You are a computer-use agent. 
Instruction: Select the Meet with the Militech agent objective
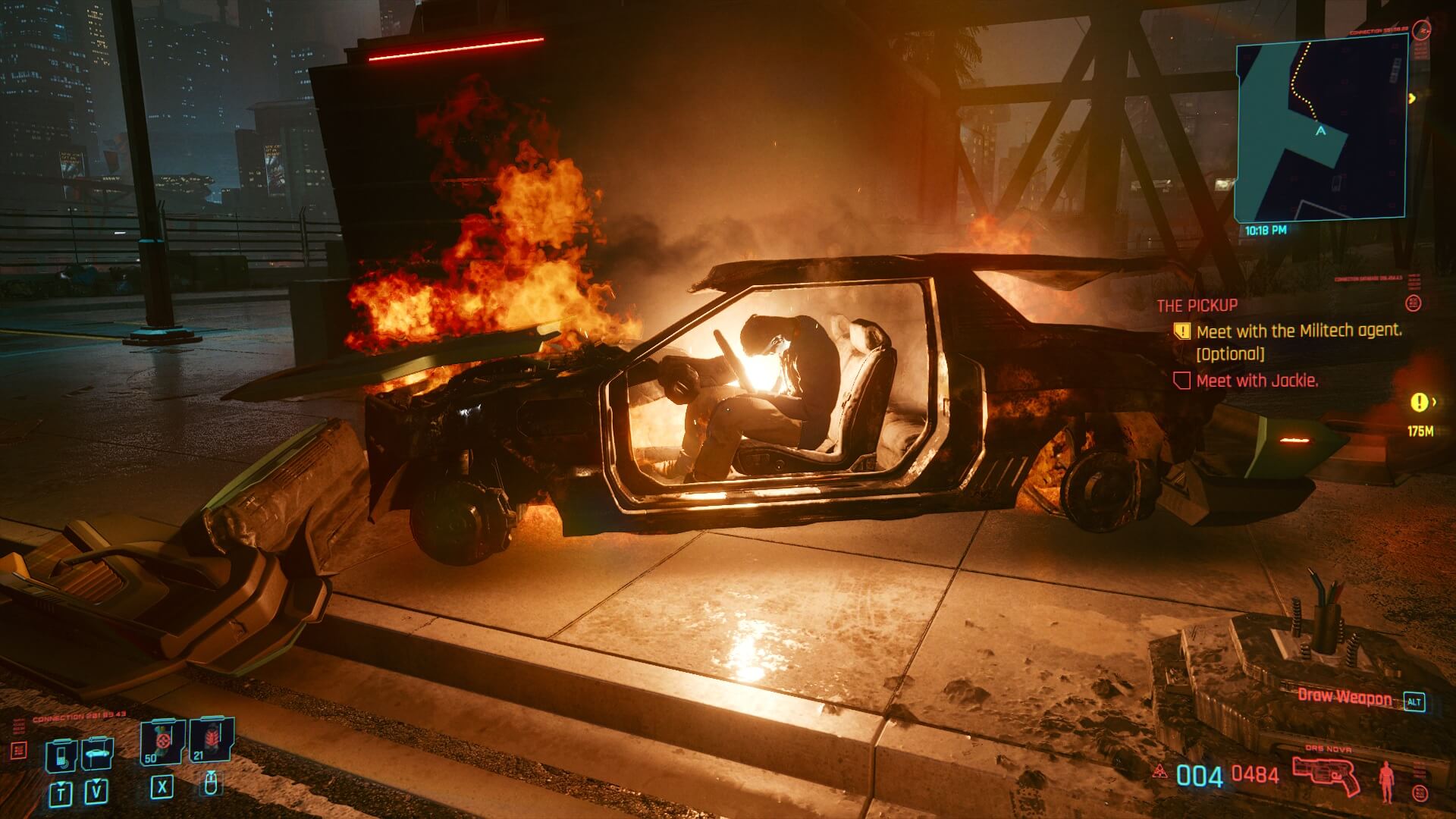[x=1298, y=331]
